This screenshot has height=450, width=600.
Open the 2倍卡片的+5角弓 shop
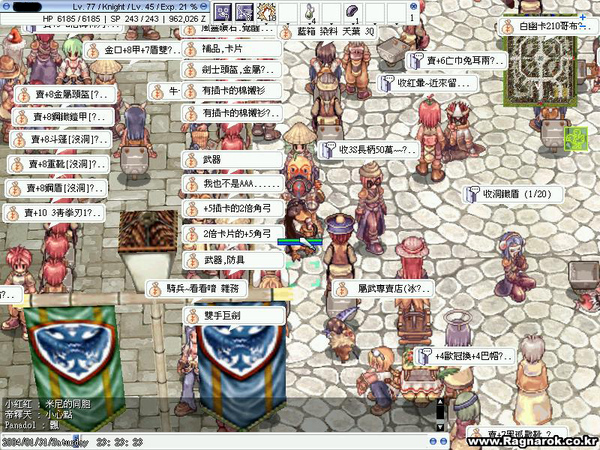[x=232, y=234]
